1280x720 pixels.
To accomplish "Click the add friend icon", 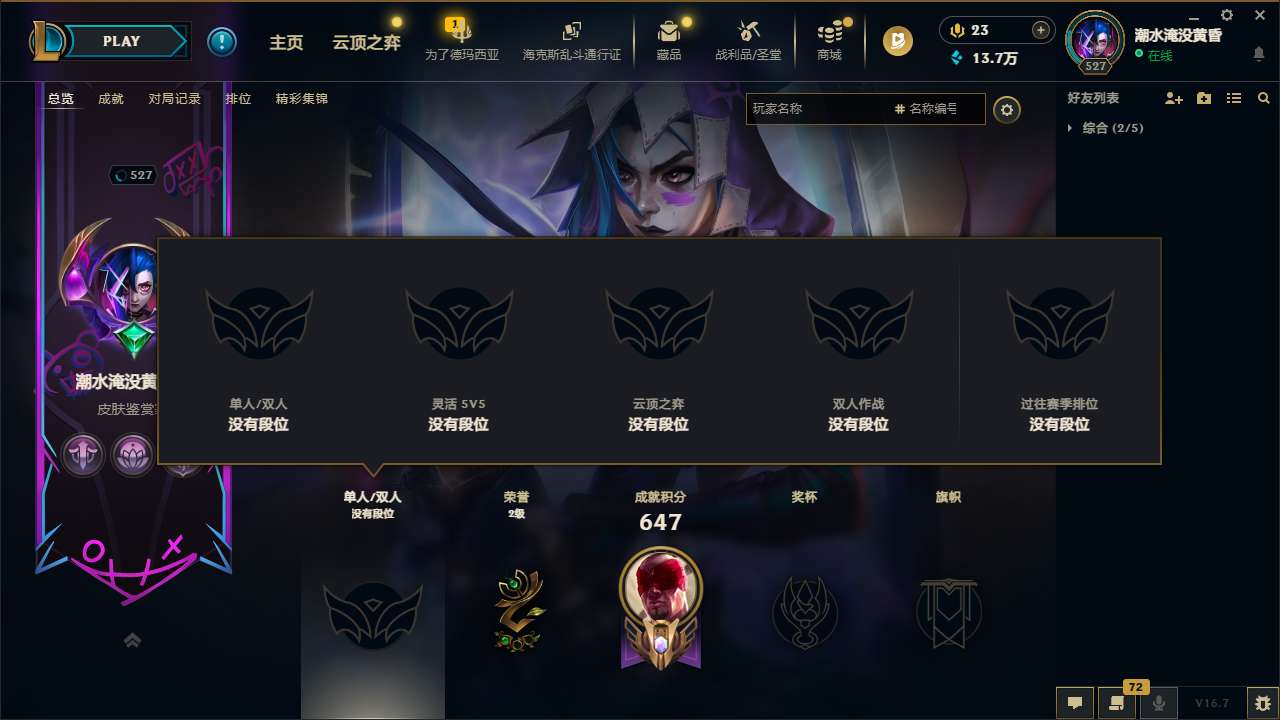I will [1172, 98].
